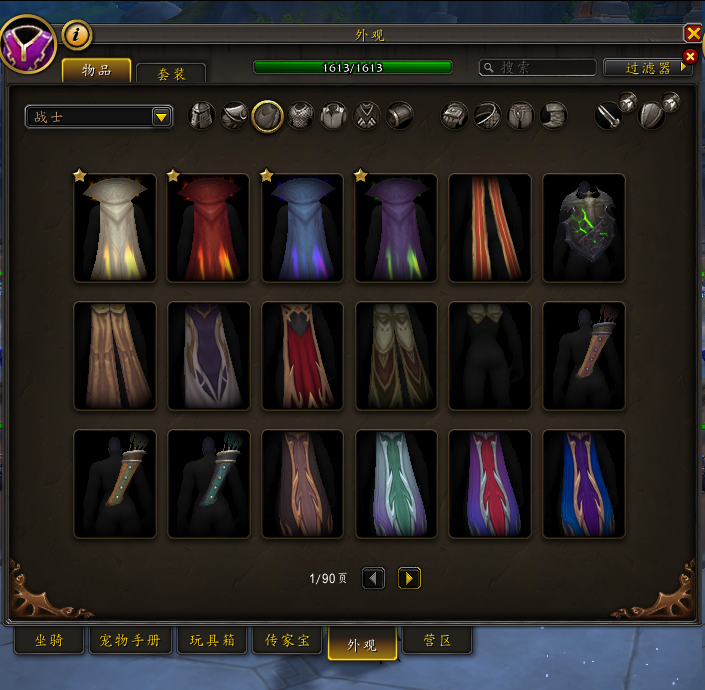Choose the shoulder slot icon
The image size is (705, 690).
tap(234, 116)
